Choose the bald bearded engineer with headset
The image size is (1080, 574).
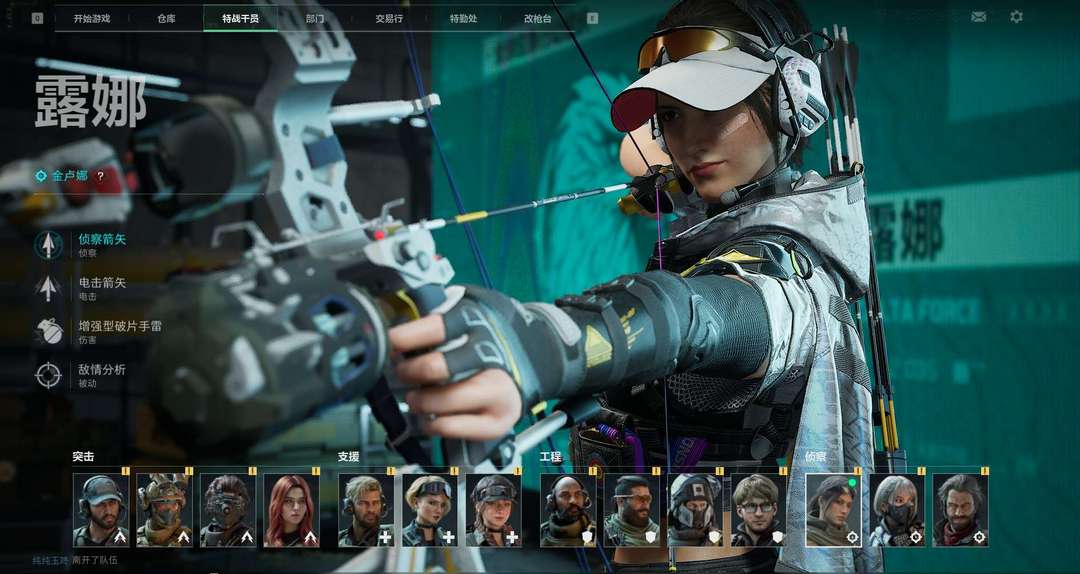567,510
